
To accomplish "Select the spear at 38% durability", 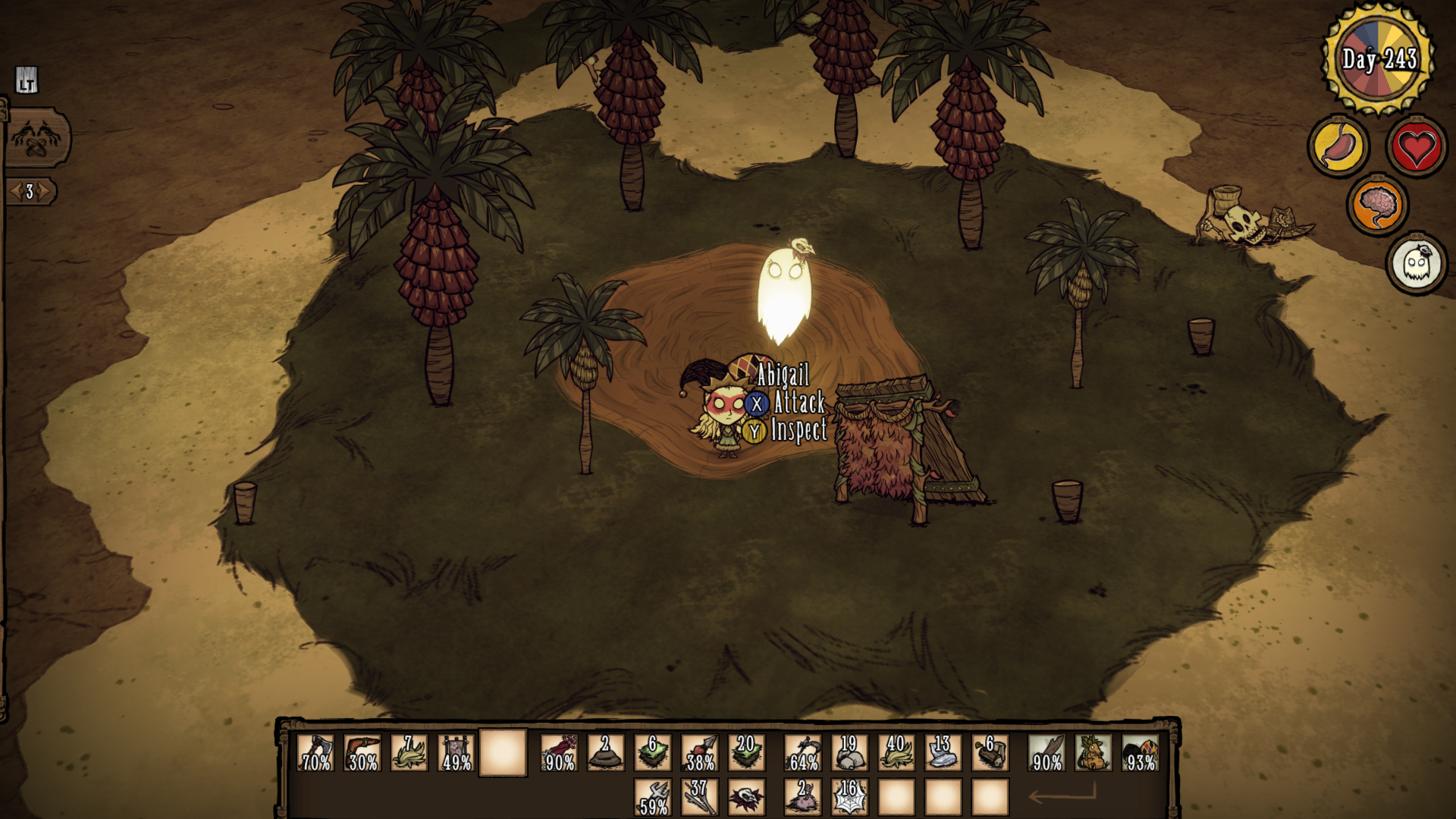I will [700, 753].
